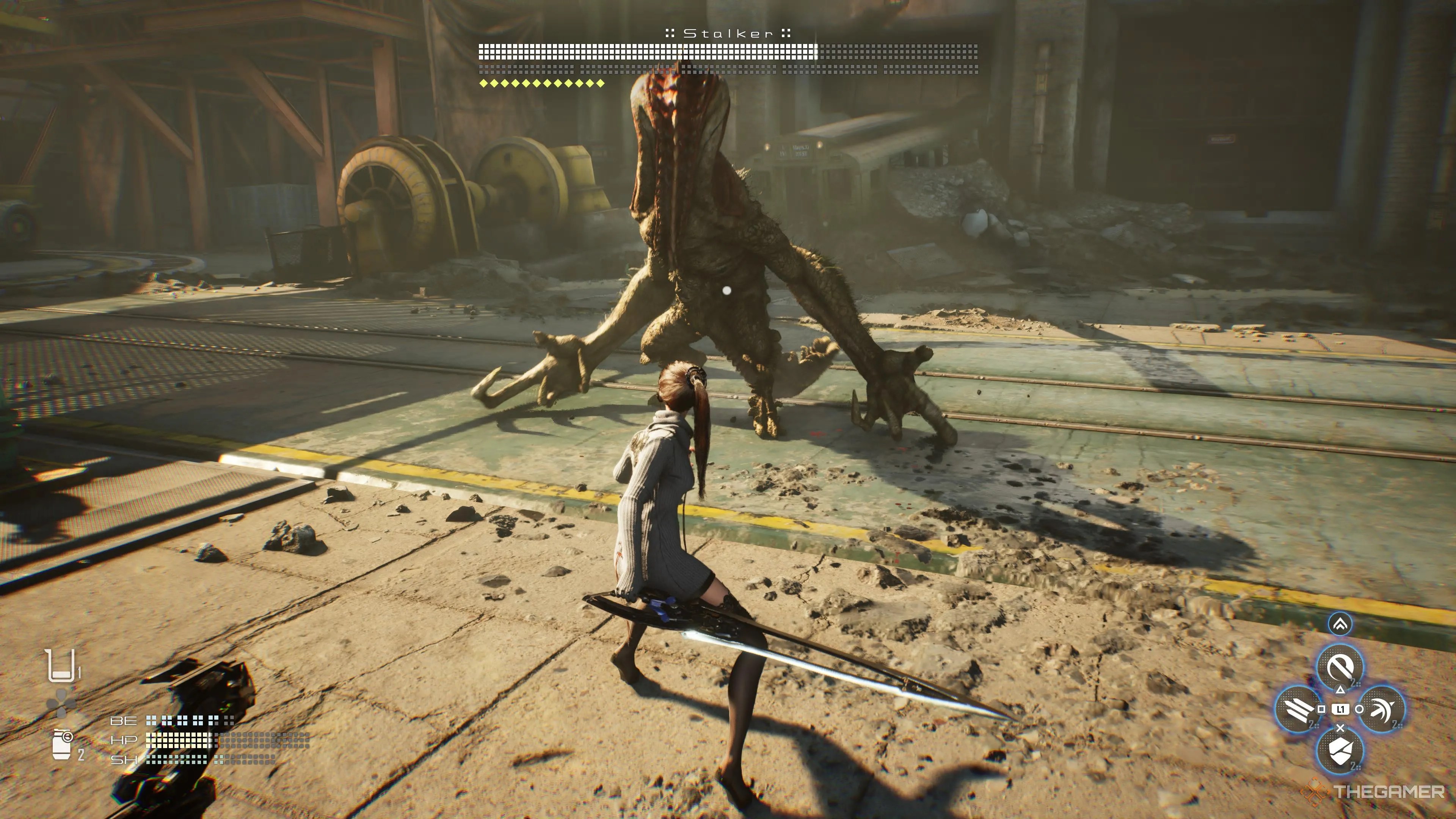The width and height of the screenshot is (1456, 819).
Task: Click the Square button prompt in the wheel
Action: [x=1321, y=709]
